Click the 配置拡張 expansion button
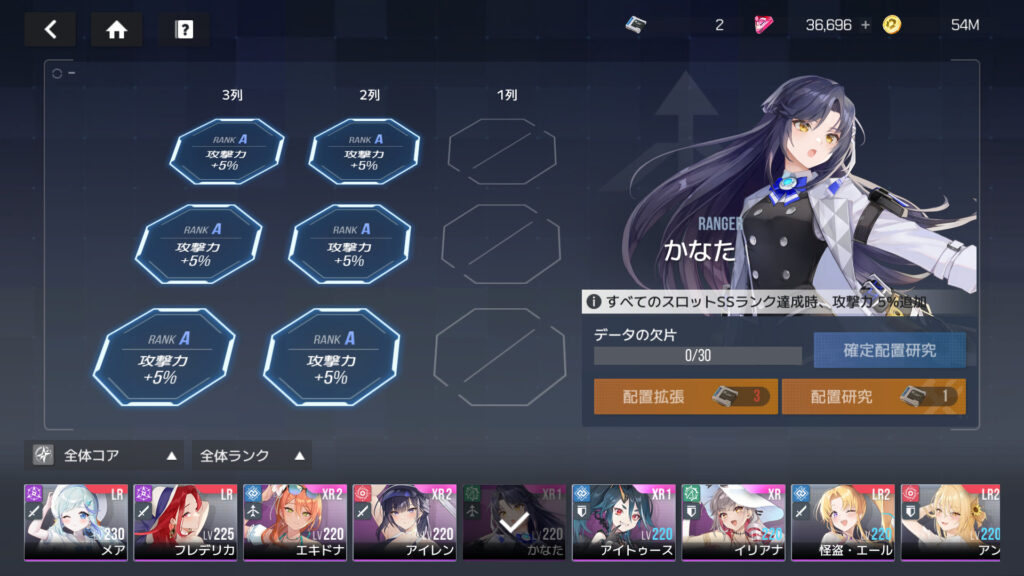 (x=685, y=396)
